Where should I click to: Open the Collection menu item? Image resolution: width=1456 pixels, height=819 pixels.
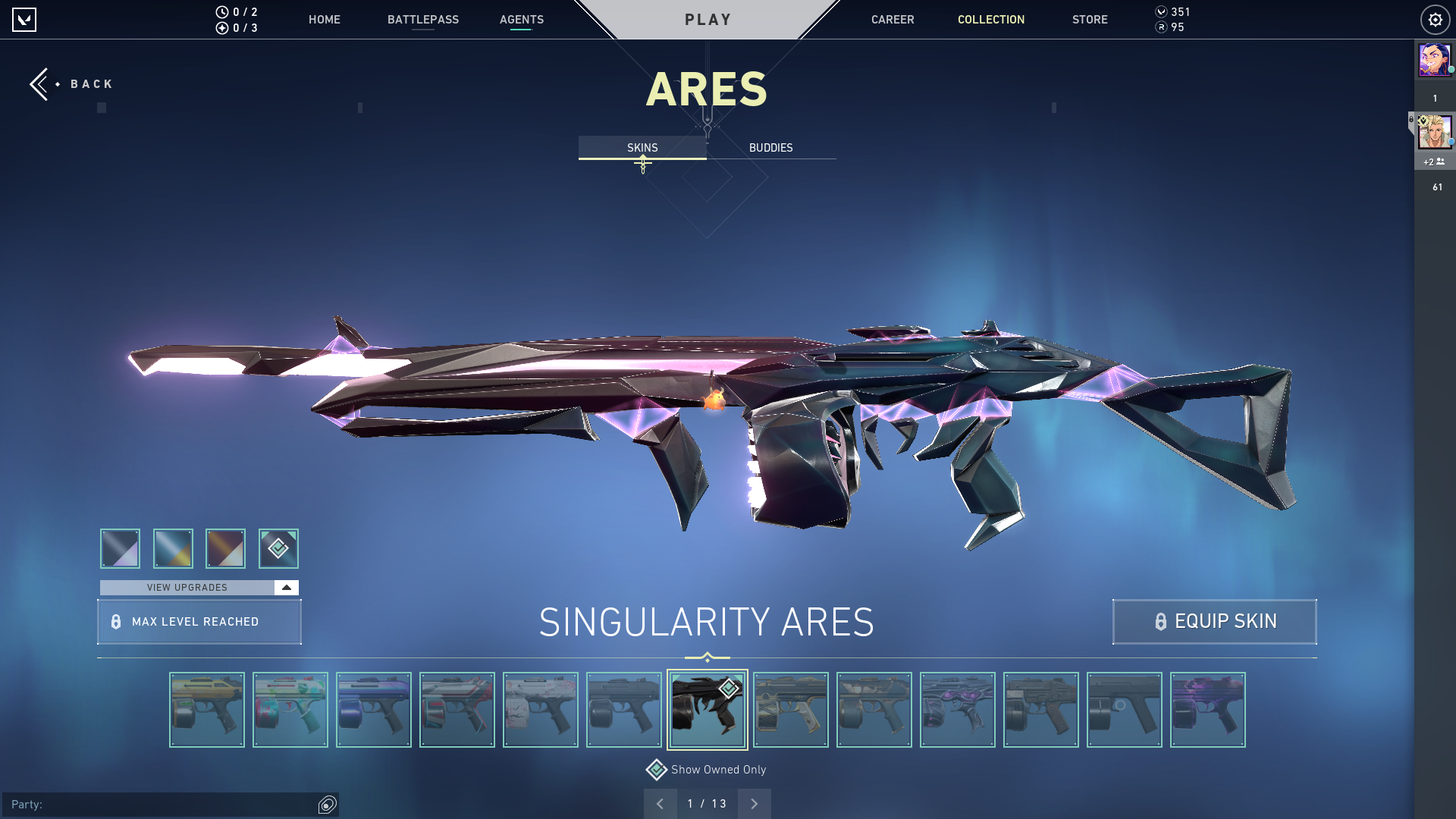coord(990,20)
